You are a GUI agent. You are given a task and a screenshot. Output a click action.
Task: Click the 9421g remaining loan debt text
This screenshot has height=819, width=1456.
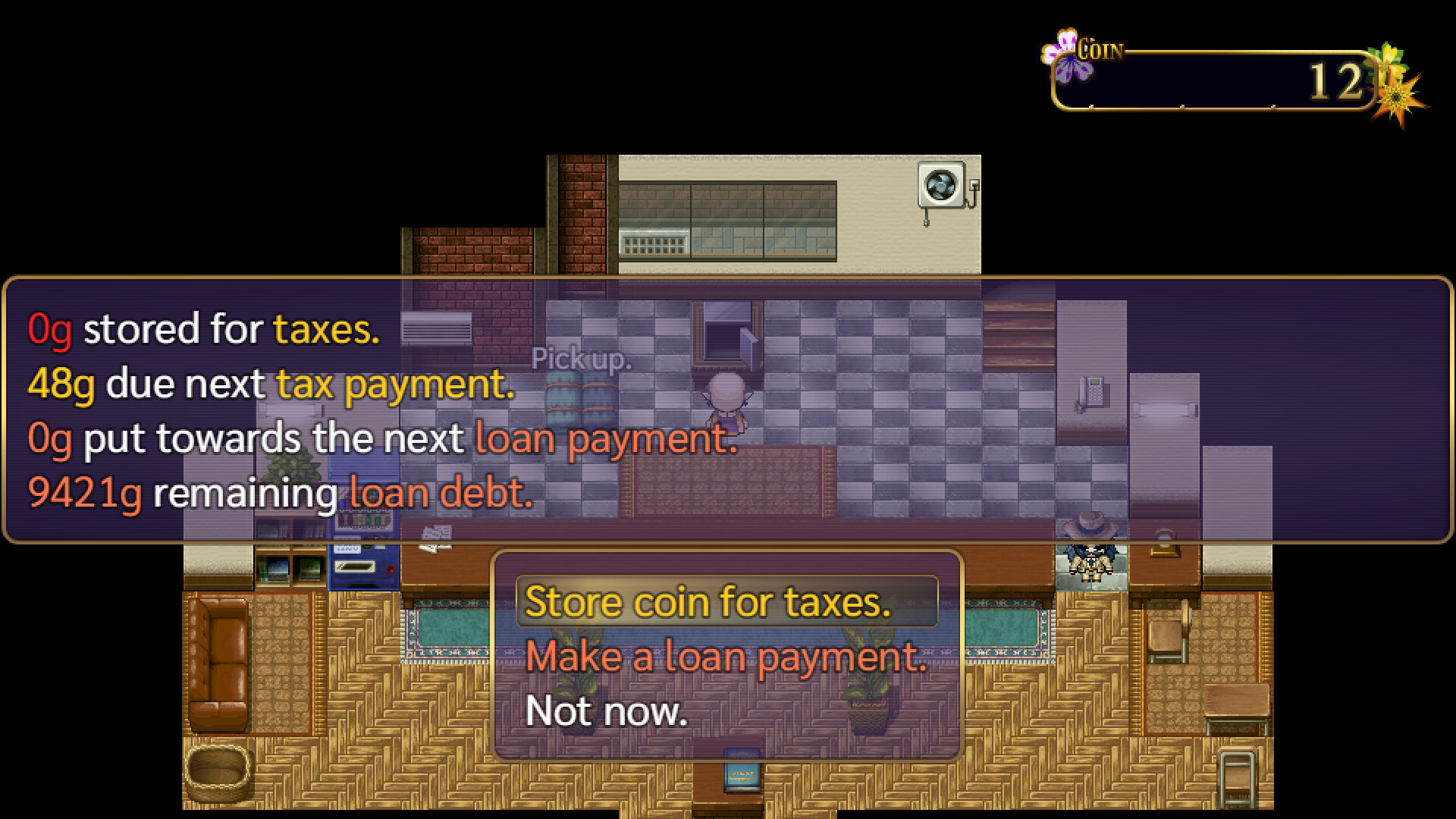pyautogui.click(x=281, y=493)
